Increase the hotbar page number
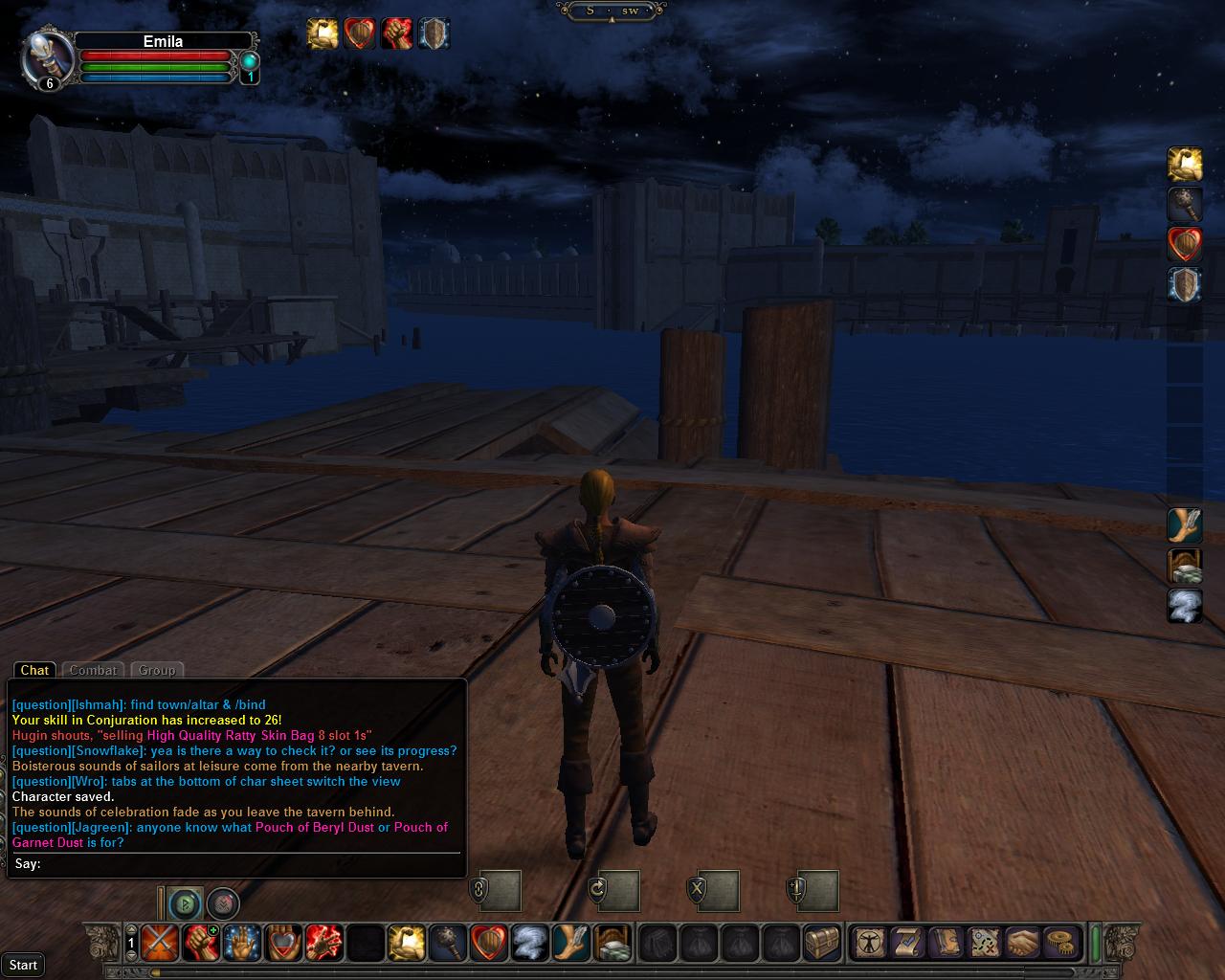The image size is (1225, 980). [131, 929]
